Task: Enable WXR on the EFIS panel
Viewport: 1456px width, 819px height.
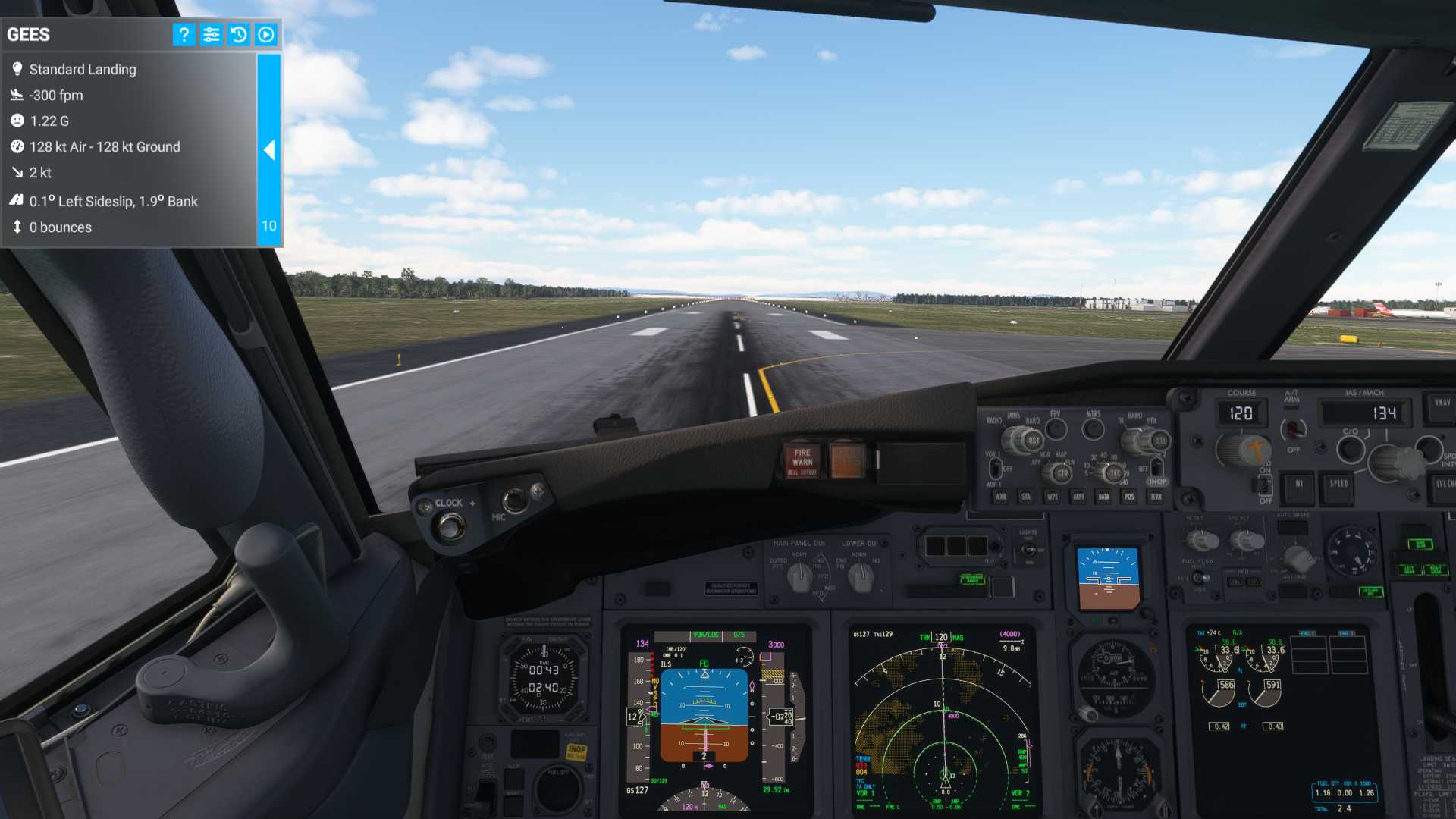Action: click(x=999, y=497)
